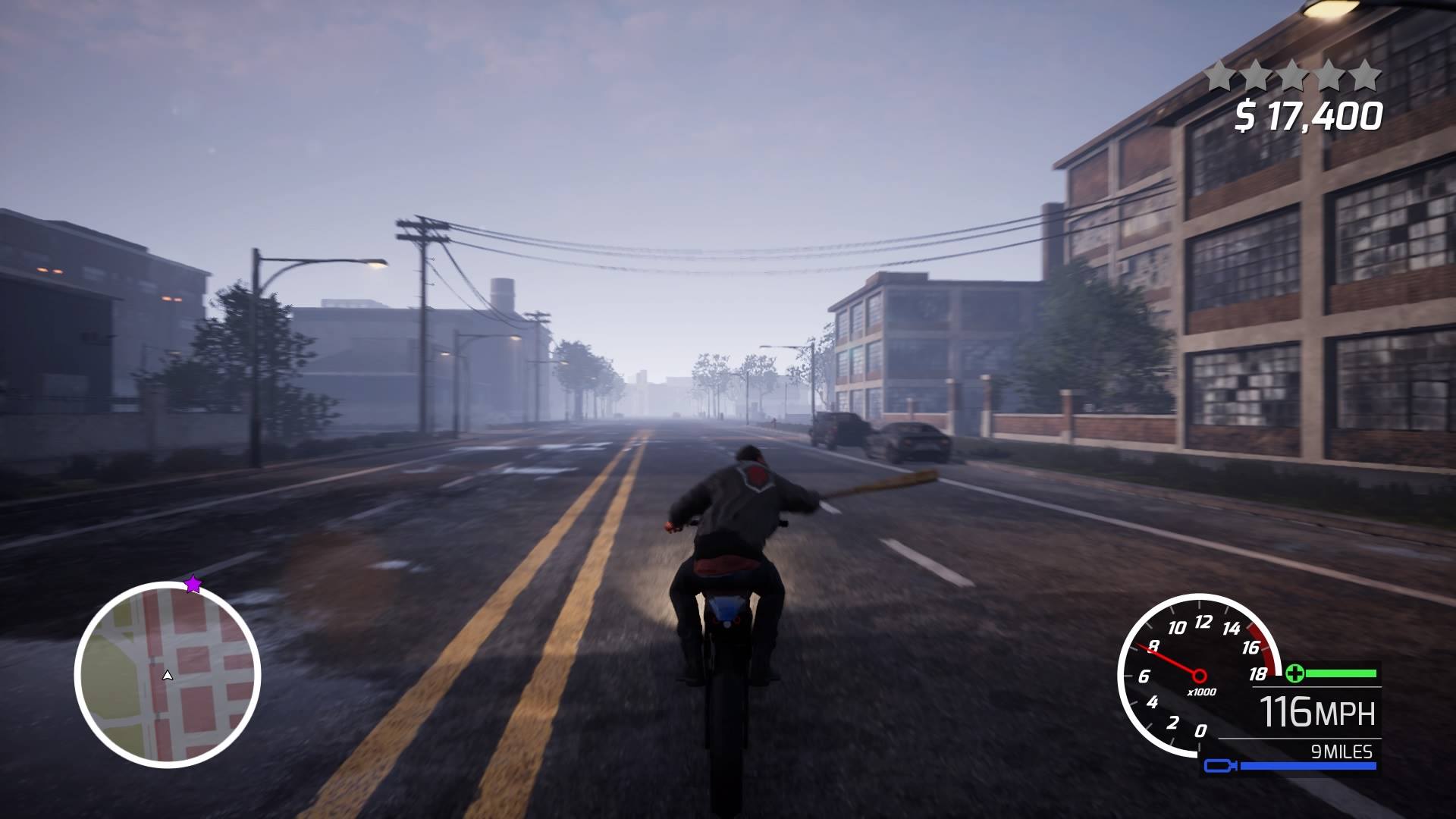
Task: Click the dollar sign in cash display
Action: point(1247,114)
